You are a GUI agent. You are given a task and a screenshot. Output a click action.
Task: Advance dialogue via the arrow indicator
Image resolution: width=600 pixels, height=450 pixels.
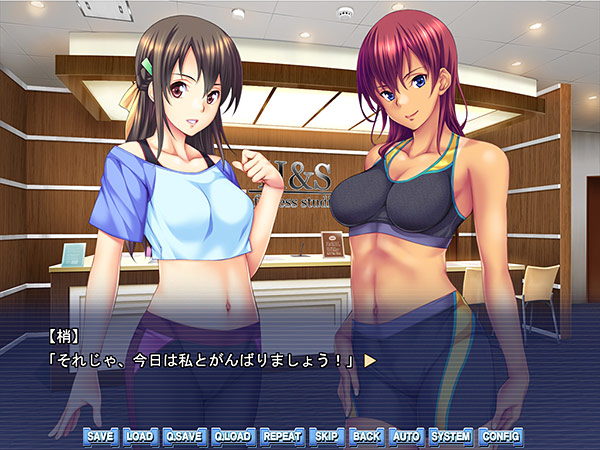tap(369, 359)
